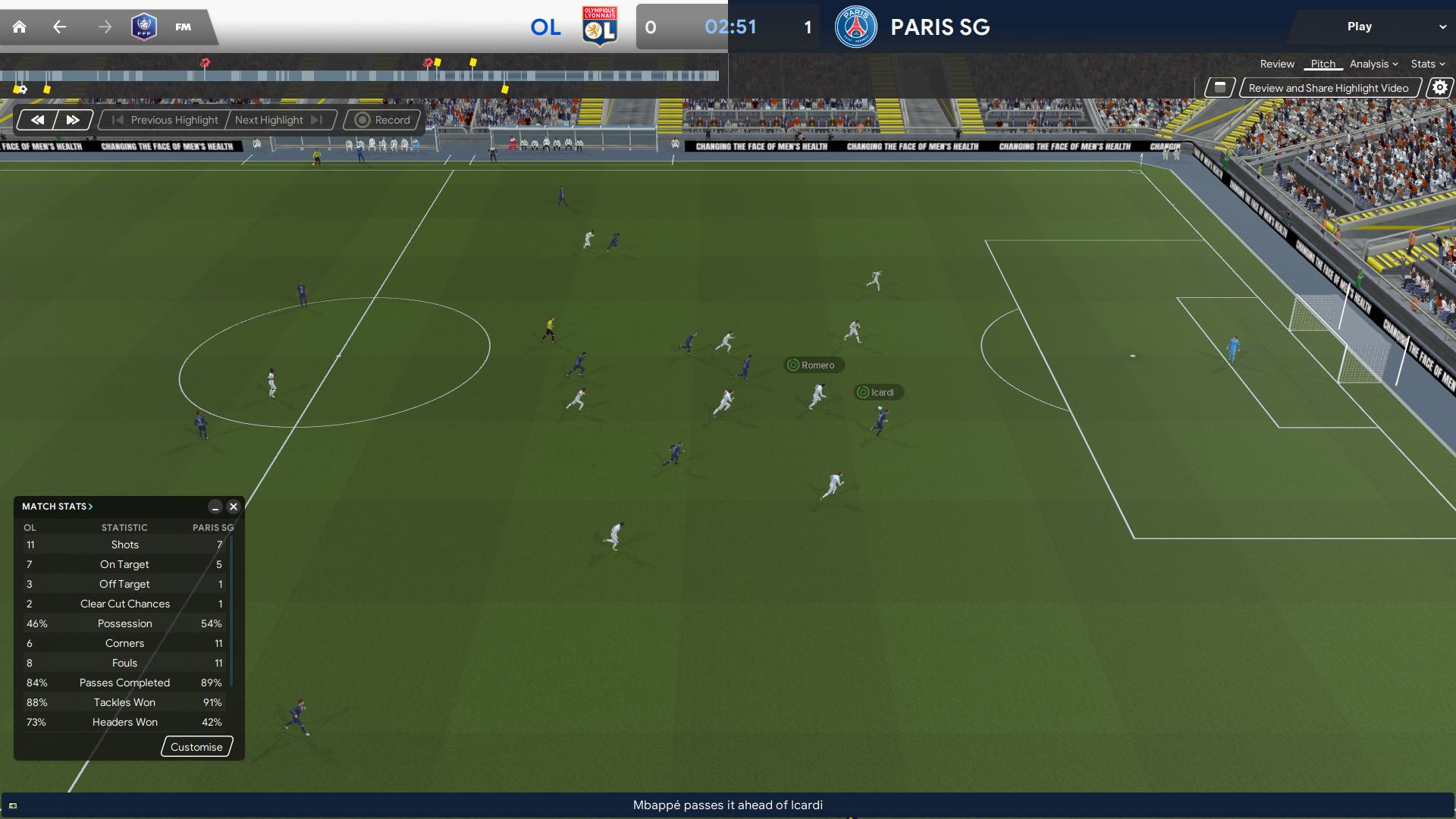1456x819 pixels.
Task: Click Review and Share Highlight Video
Action: pos(1328,88)
